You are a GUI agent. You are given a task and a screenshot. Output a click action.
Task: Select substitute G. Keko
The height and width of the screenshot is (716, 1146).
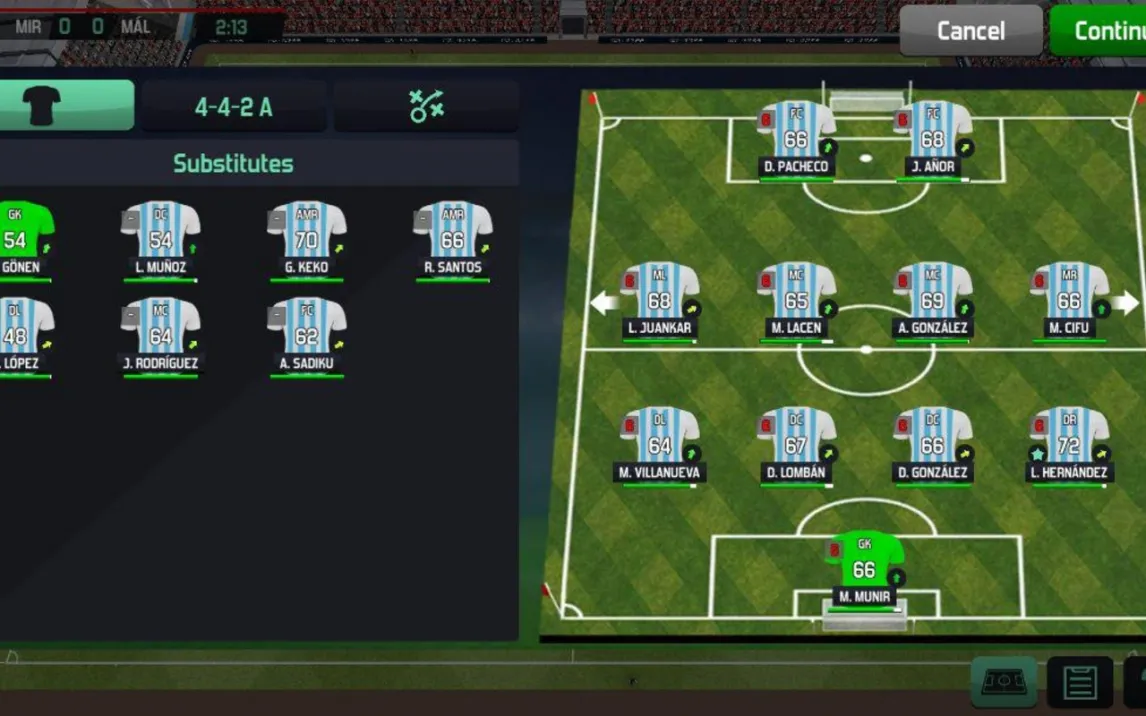pyautogui.click(x=306, y=236)
